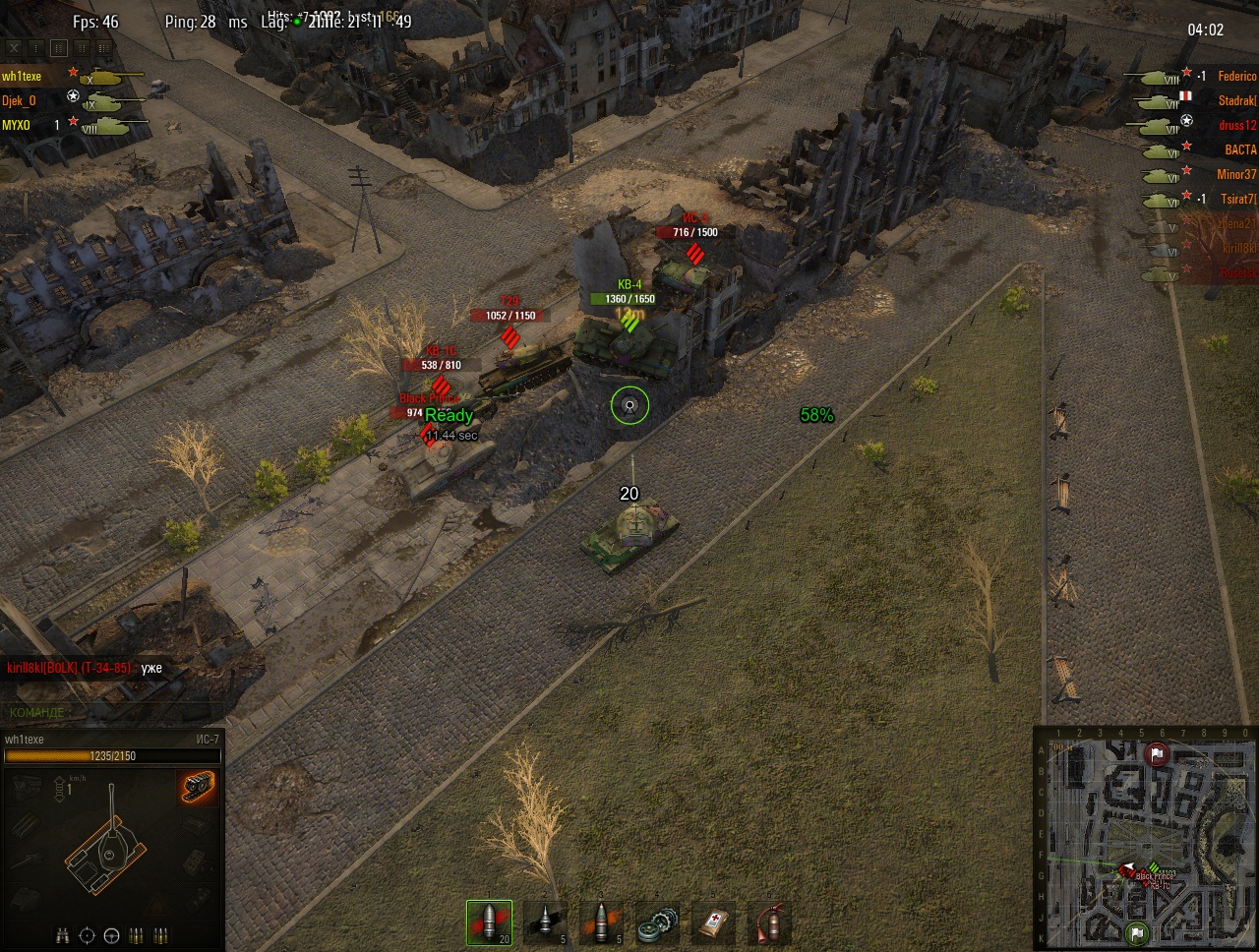Click the driver steering wheel crew icon
Viewport: 1259px width, 952px height.
112,934
